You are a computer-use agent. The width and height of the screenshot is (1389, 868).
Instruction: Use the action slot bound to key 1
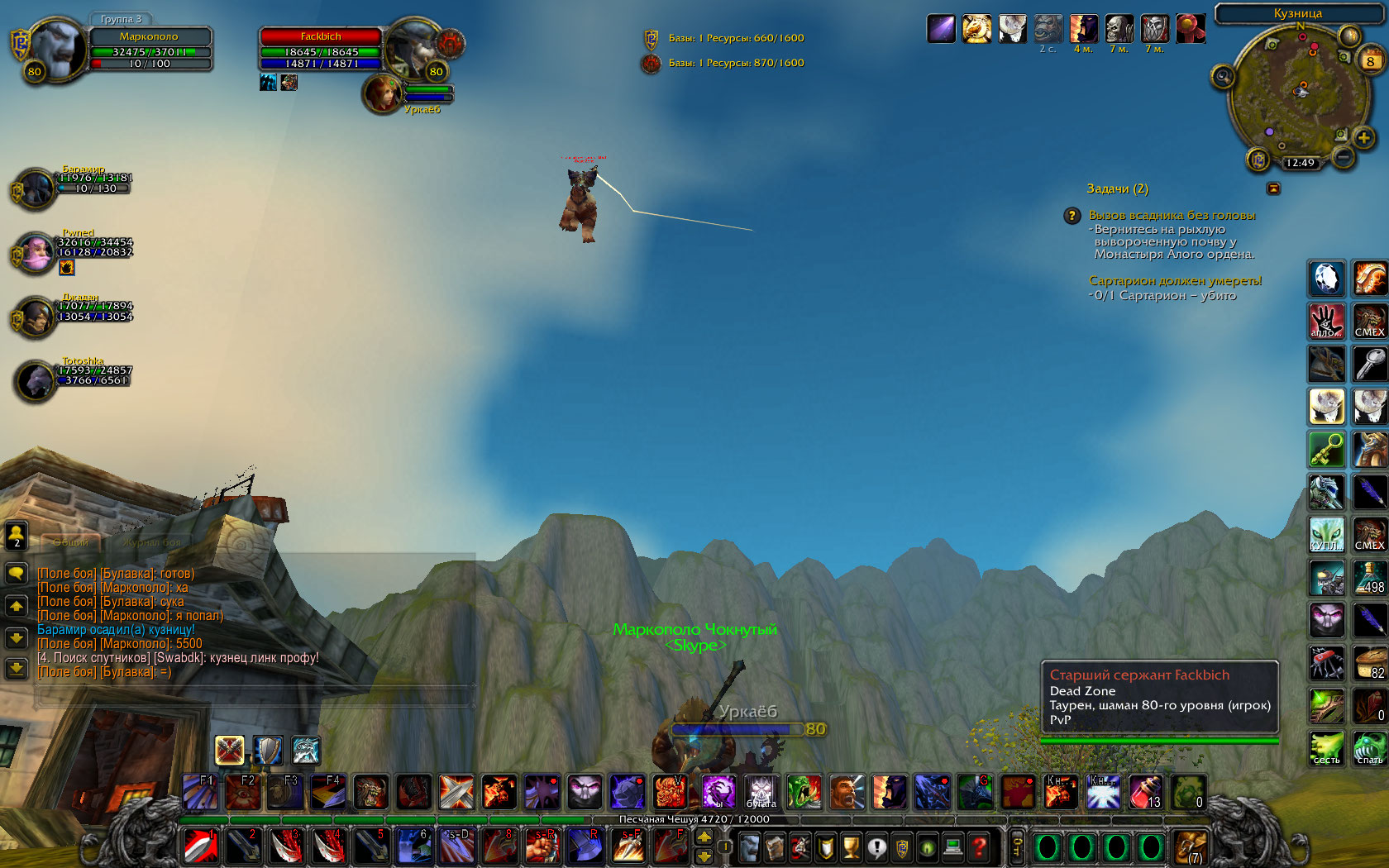(x=201, y=847)
